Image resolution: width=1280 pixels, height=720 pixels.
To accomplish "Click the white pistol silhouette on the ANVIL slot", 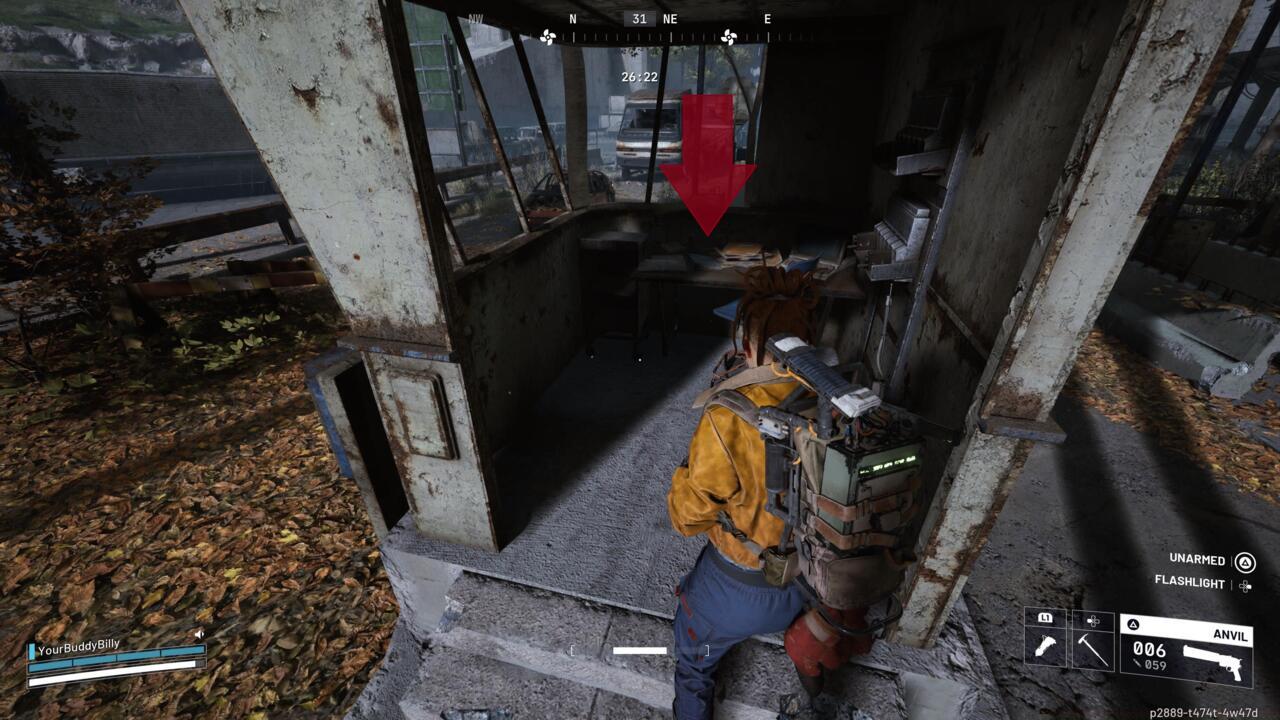I will [x=1213, y=659].
